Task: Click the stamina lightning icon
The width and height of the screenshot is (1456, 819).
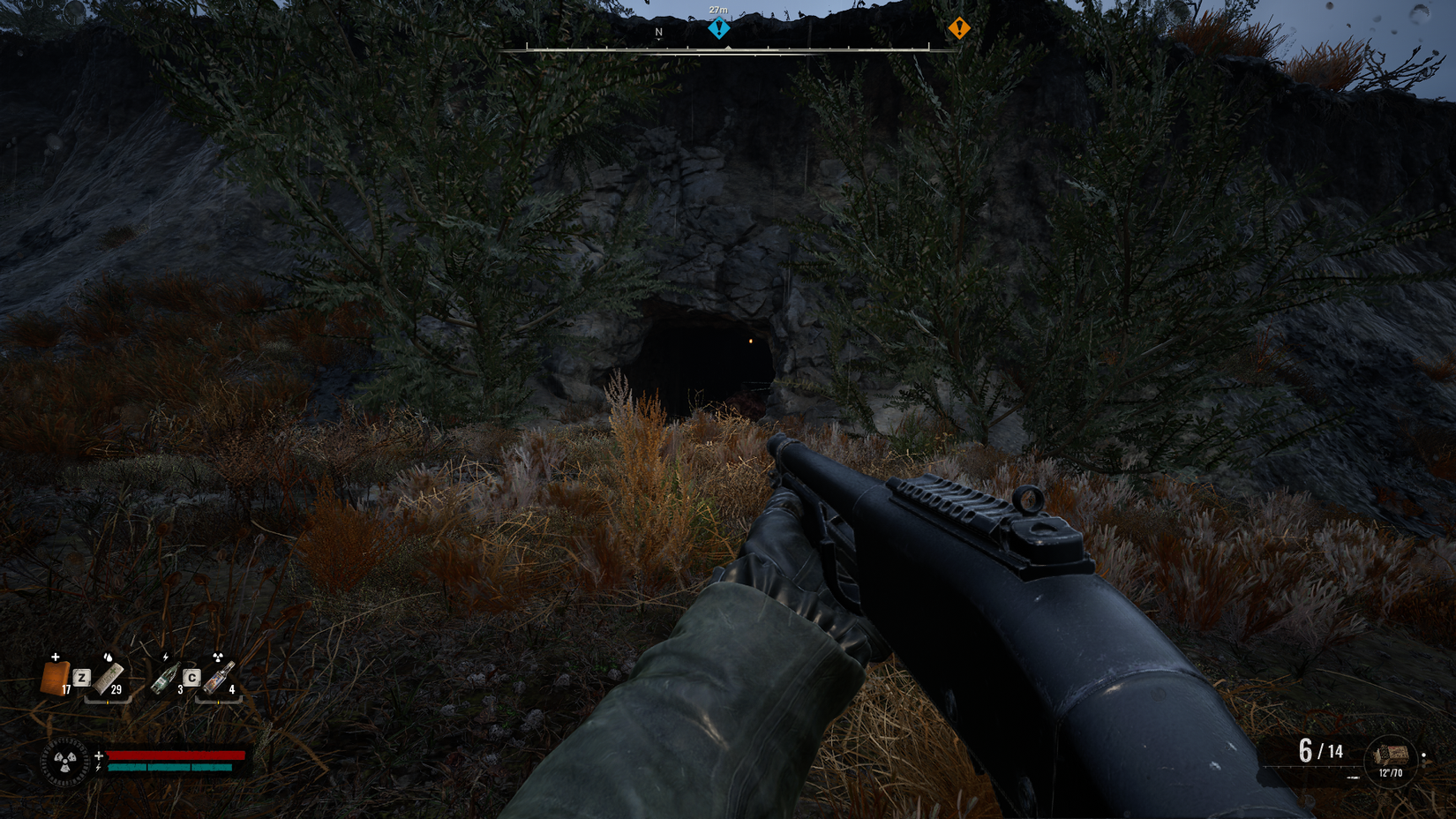Action: click(x=98, y=768)
